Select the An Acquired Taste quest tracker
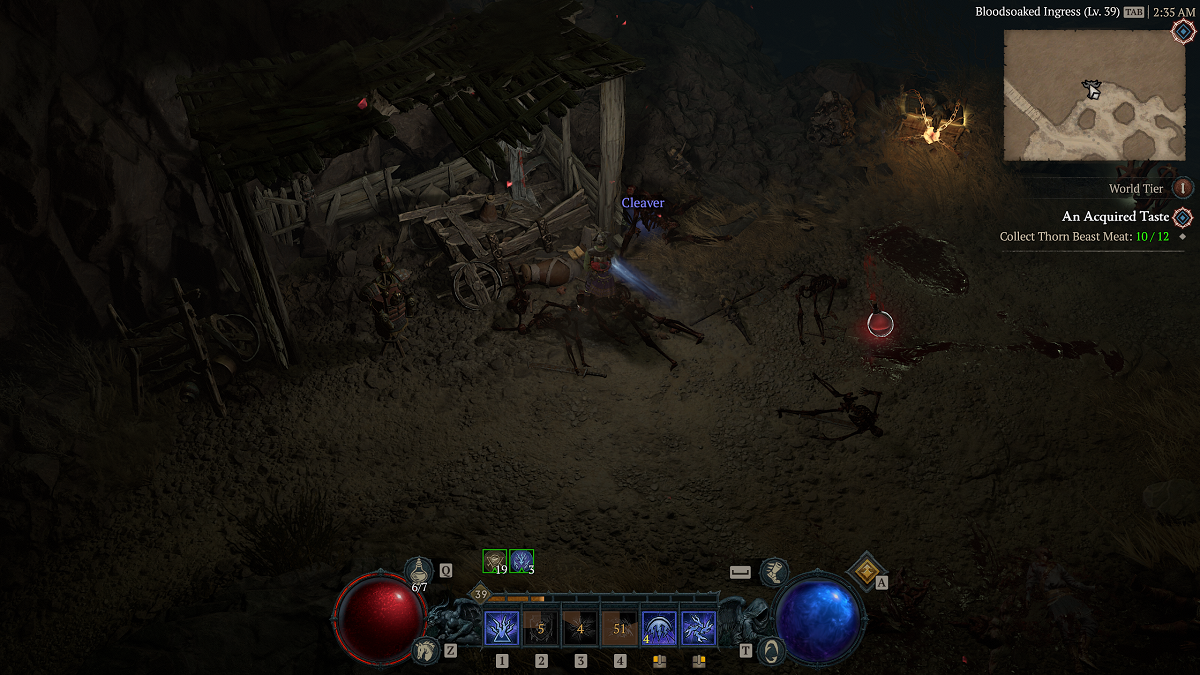1200x675 pixels. (1115, 217)
